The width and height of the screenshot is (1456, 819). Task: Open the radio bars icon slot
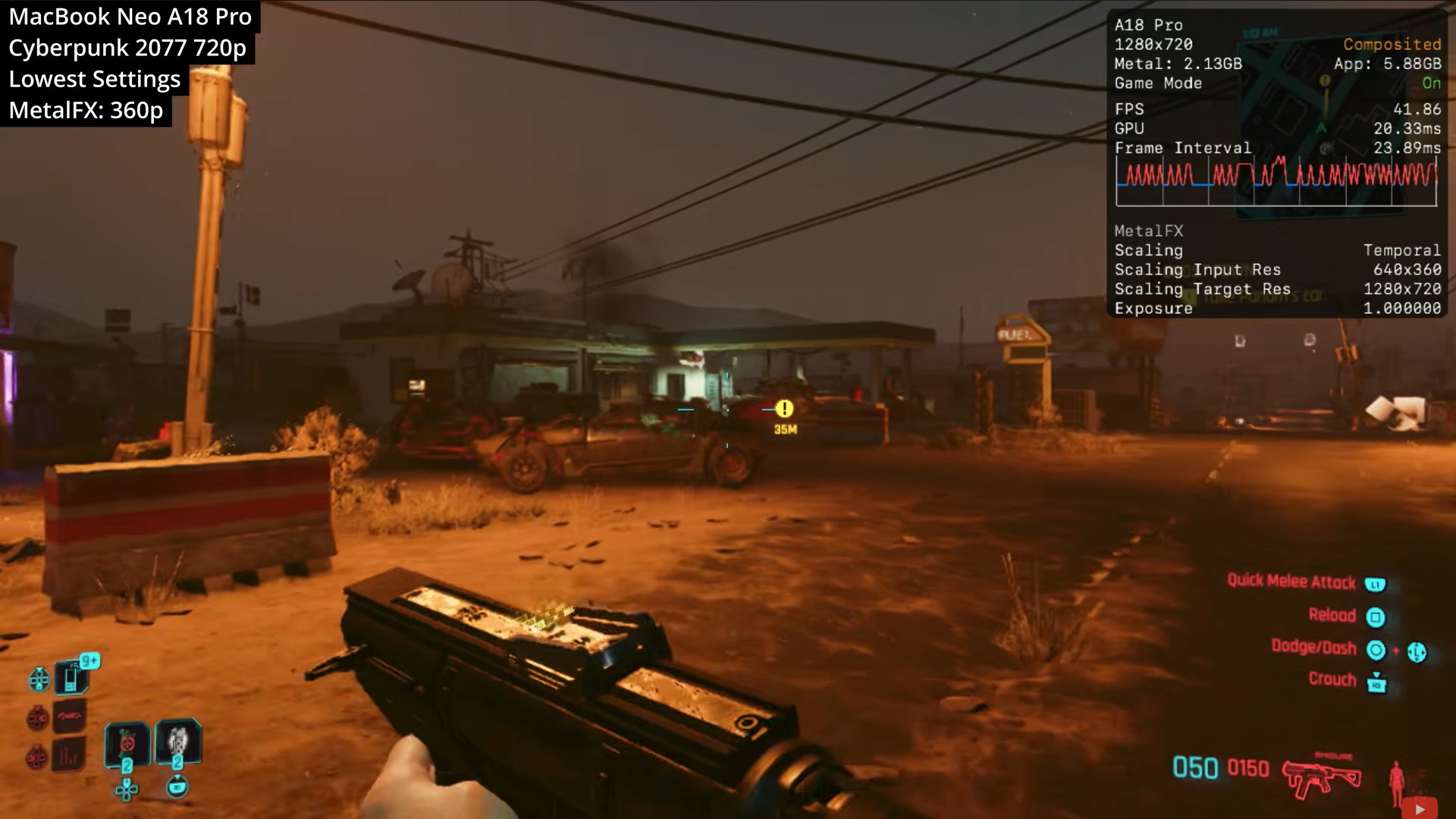point(69,755)
